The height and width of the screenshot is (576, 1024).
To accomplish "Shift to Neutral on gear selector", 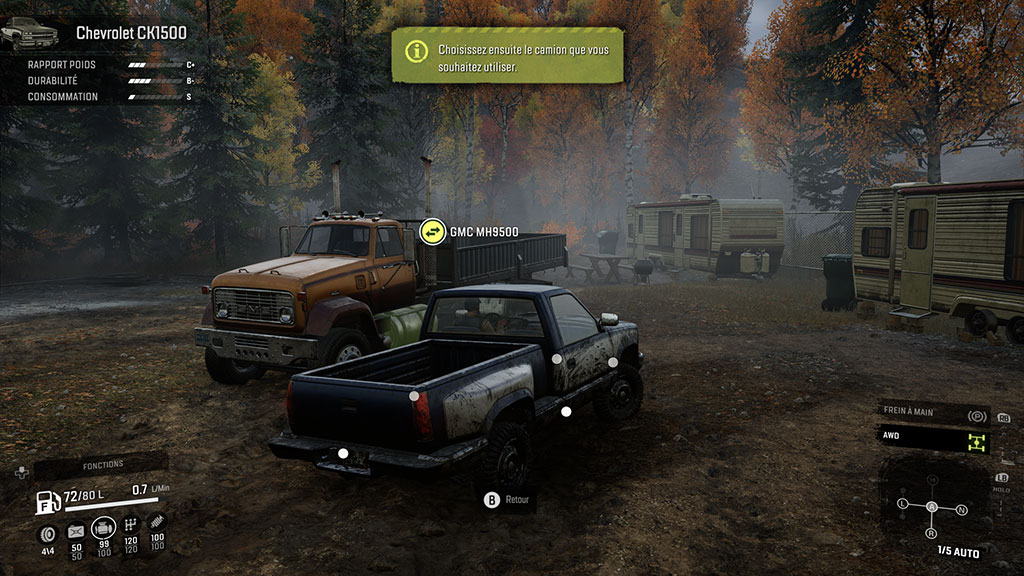I will [x=961, y=510].
